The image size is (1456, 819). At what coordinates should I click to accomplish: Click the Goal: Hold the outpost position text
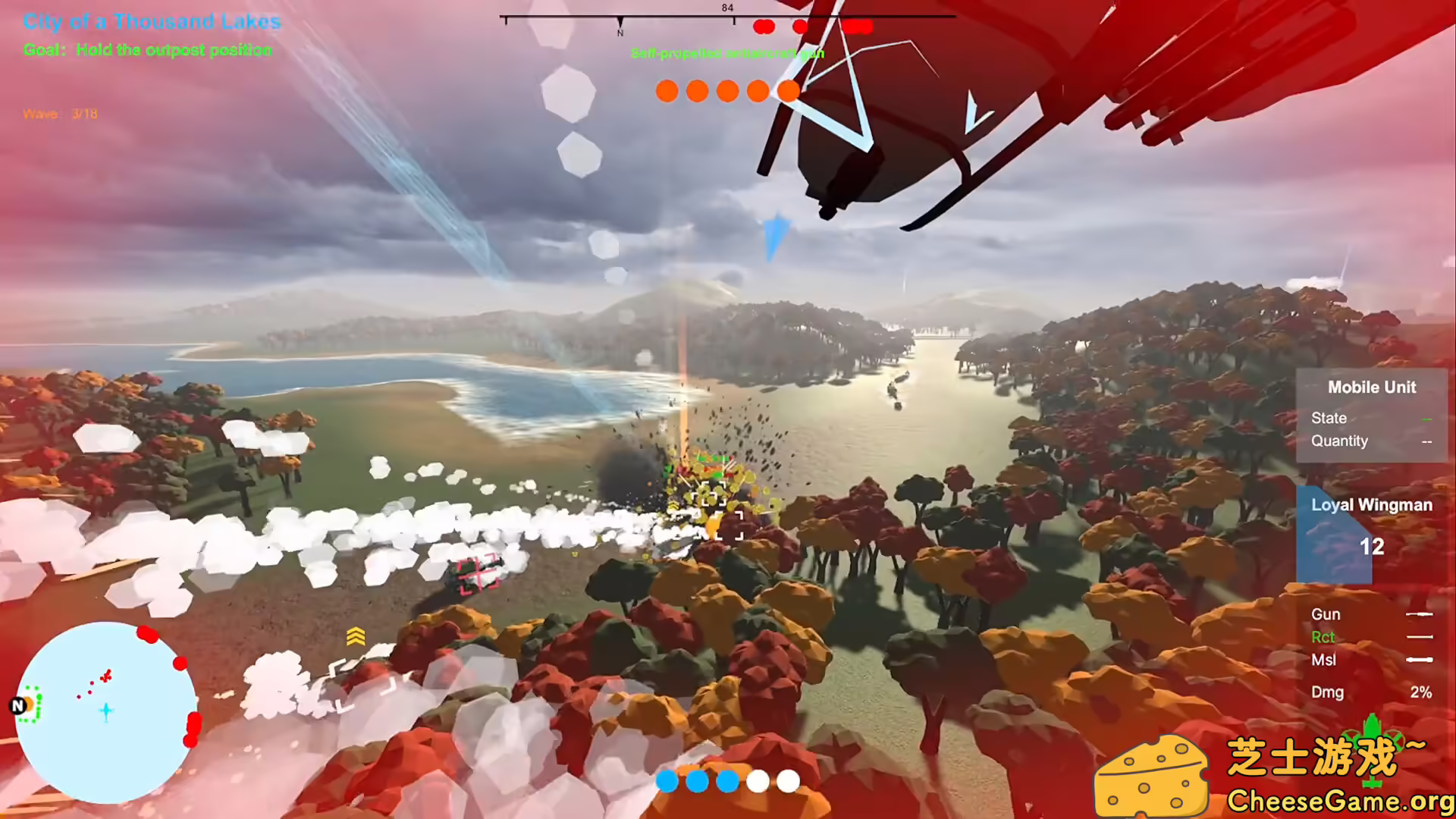tap(149, 50)
